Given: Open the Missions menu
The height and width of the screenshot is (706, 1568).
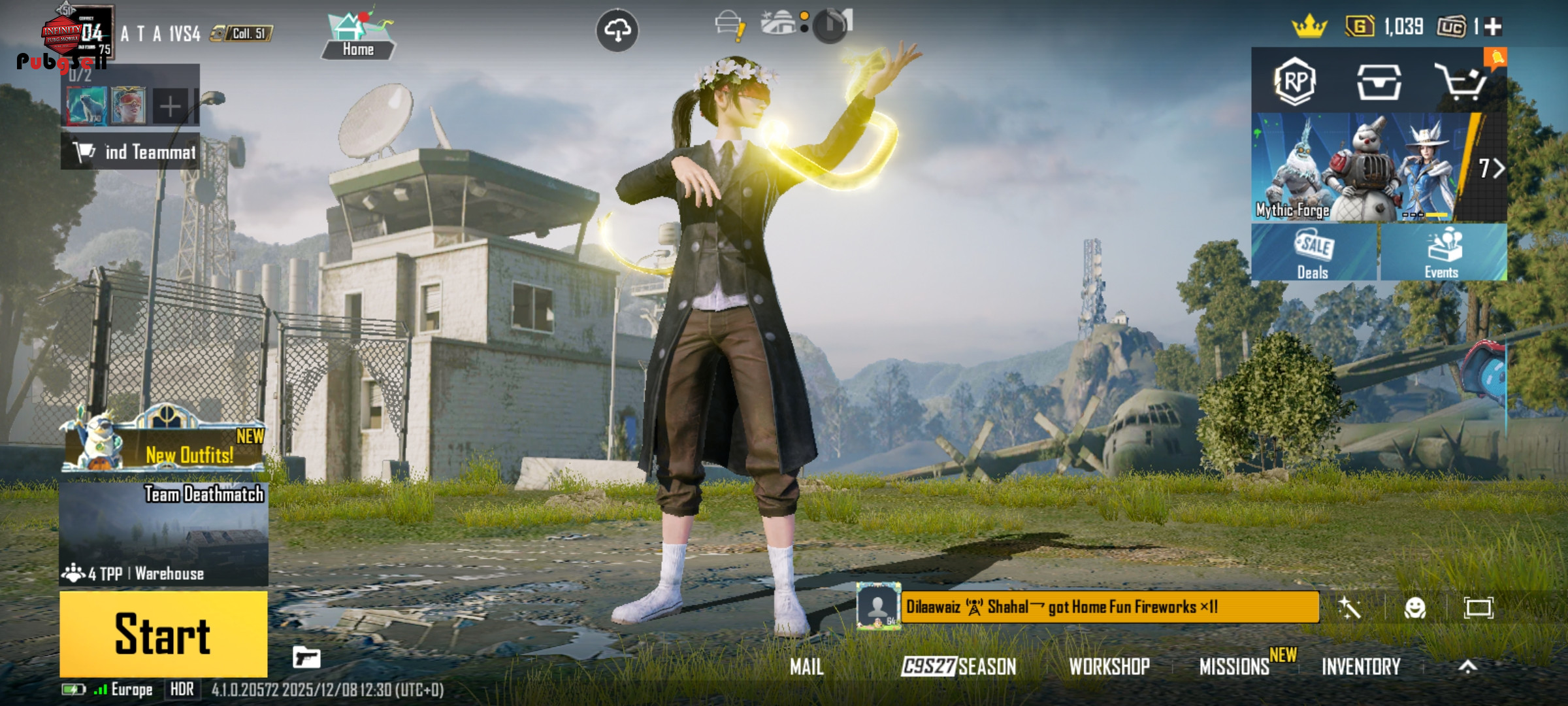Looking at the screenshot, I should (x=1234, y=667).
